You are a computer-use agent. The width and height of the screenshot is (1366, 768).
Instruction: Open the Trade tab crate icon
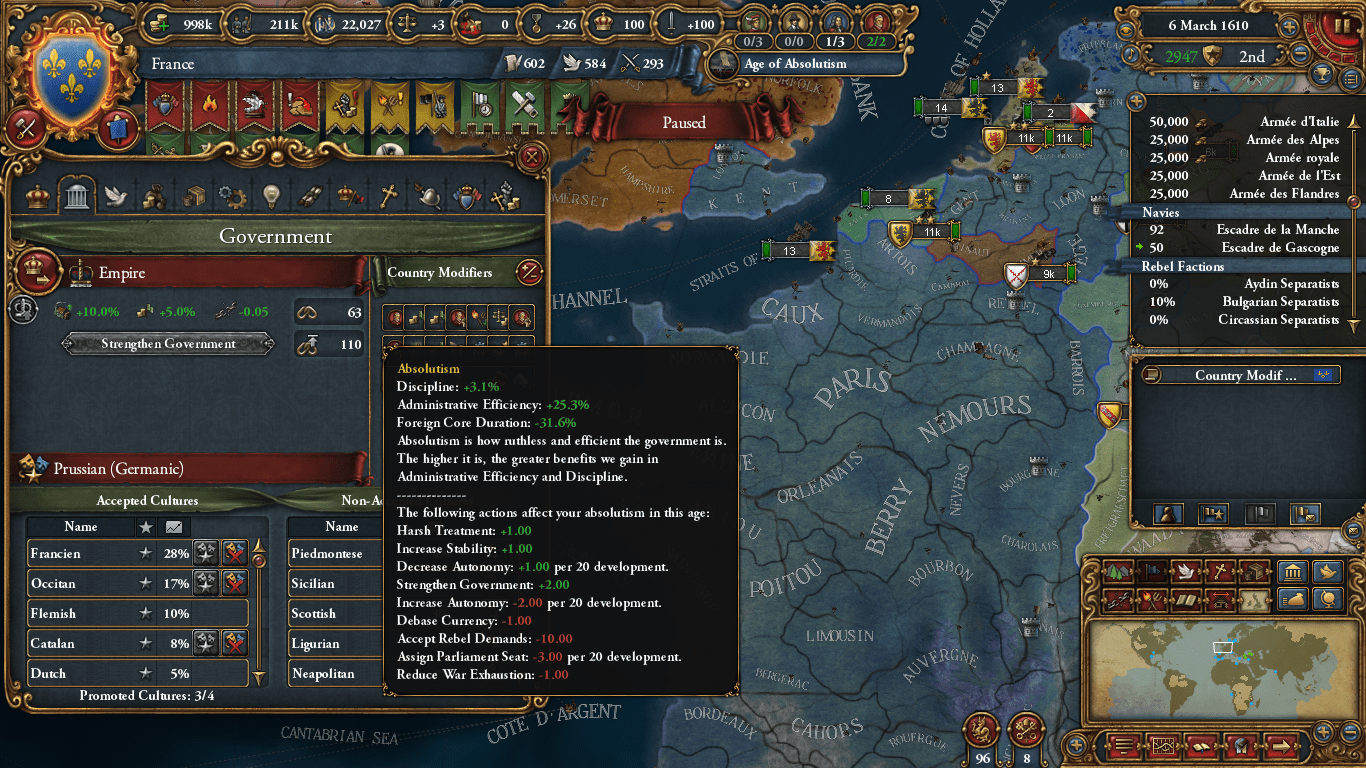(192, 196)
